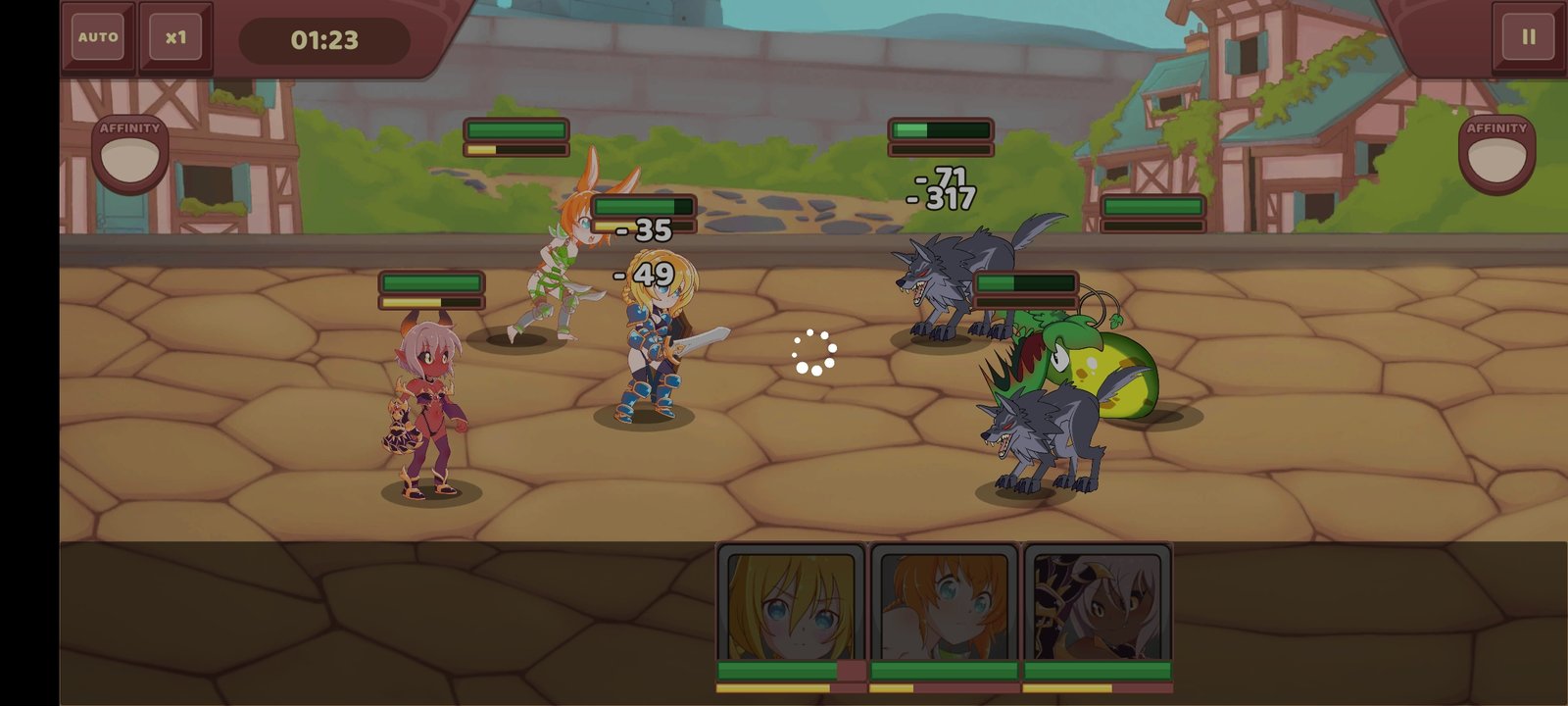This screenshot has width=1568, height=706.
Task: Toggle the AUTO battle button
Action: click(98, 37)
